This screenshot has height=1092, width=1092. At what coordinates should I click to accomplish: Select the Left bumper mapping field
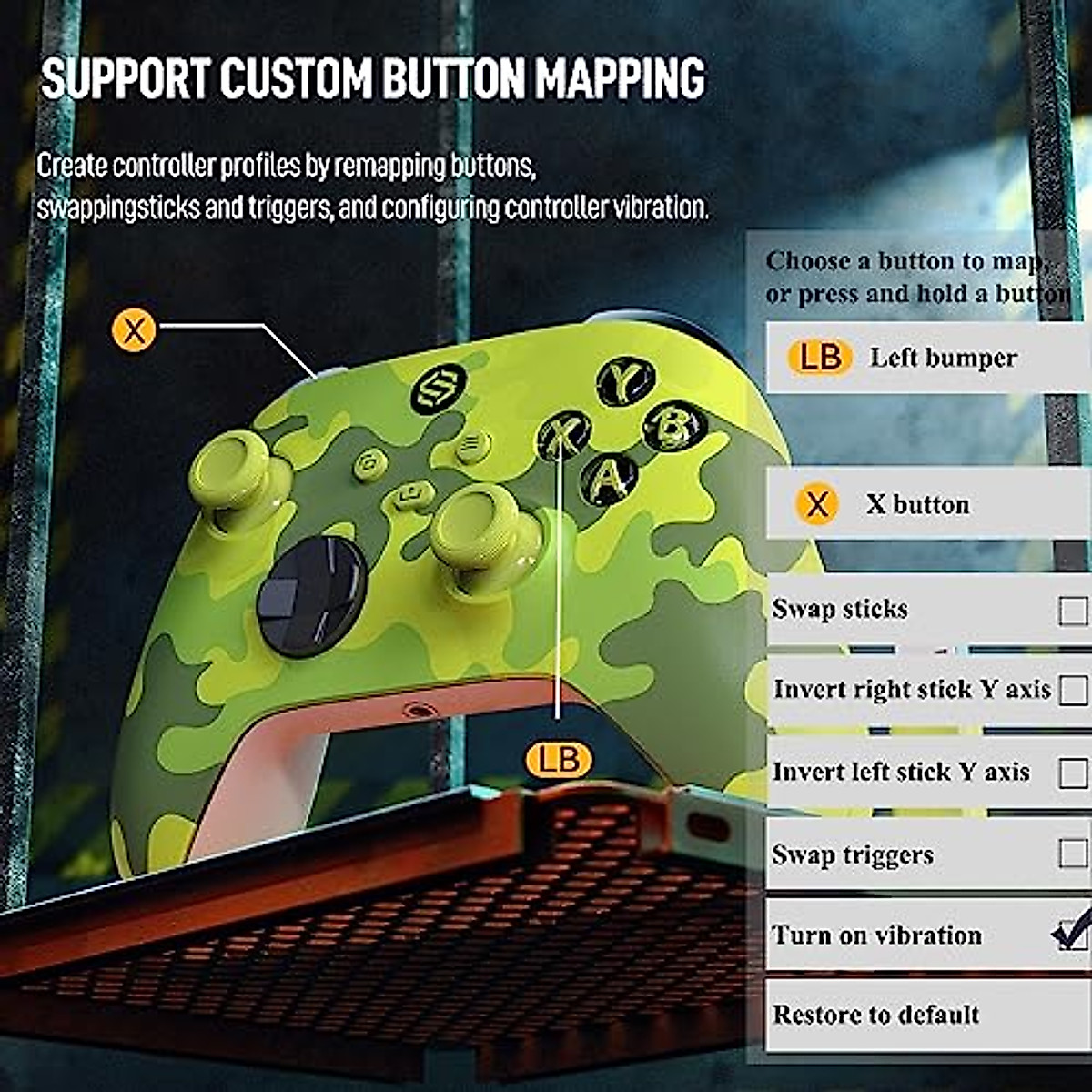pos(928,358)
